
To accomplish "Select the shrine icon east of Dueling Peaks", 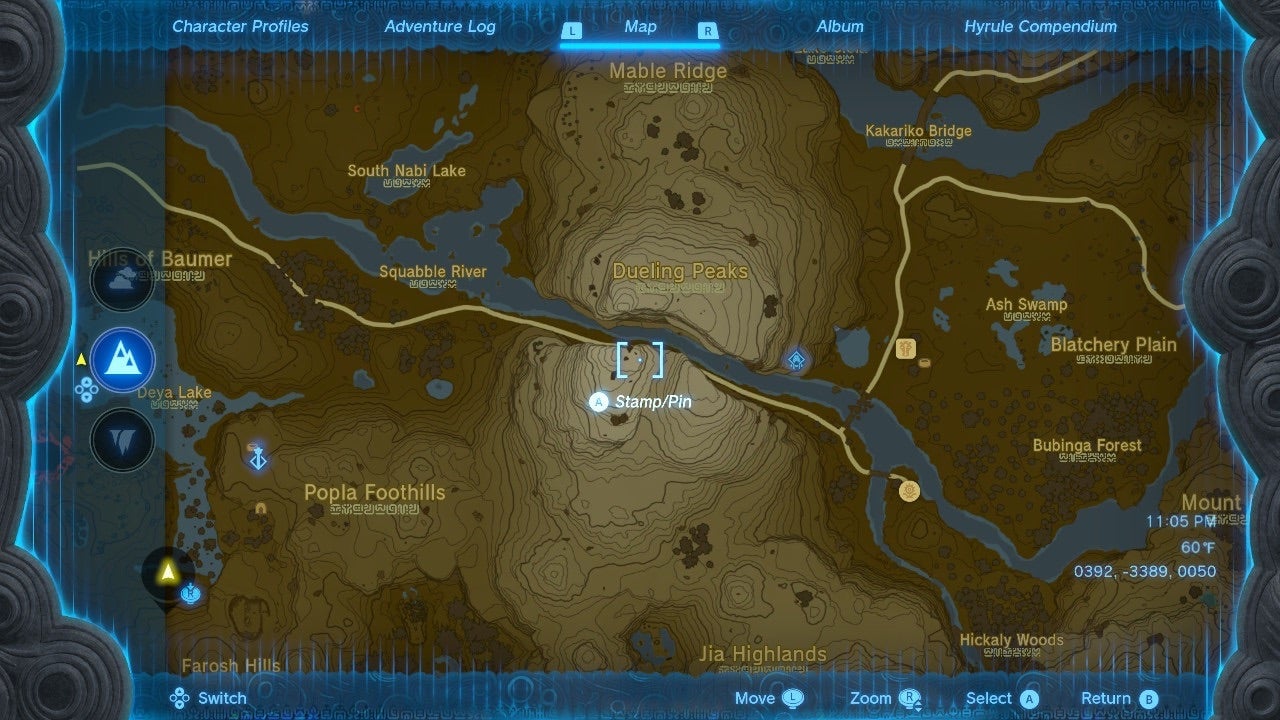I will click(x=795, y=359).
